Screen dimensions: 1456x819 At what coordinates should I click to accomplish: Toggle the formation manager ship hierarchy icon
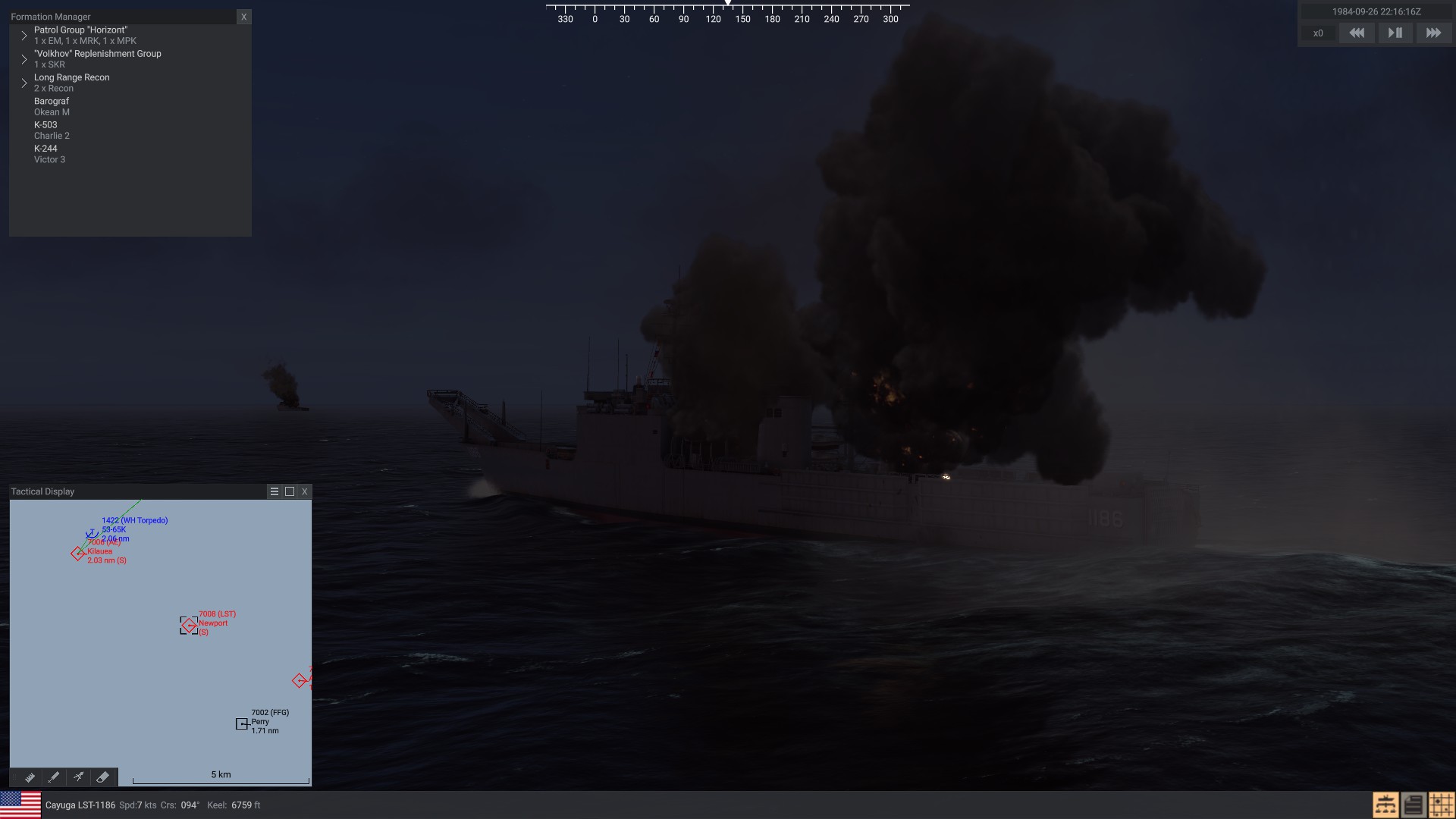tap(1385, 805)
